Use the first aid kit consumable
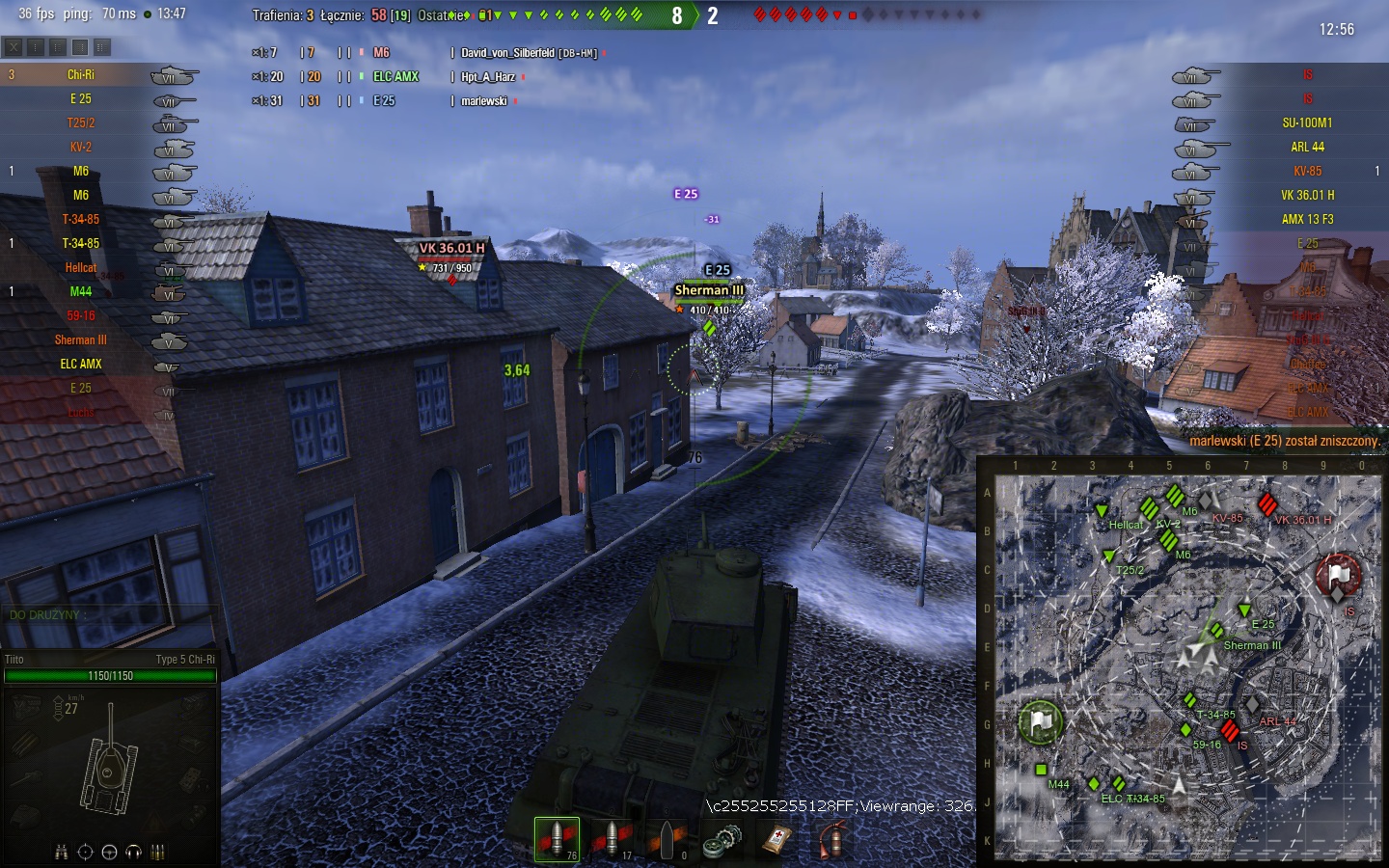1389x868 pixels. click(777, 840)
